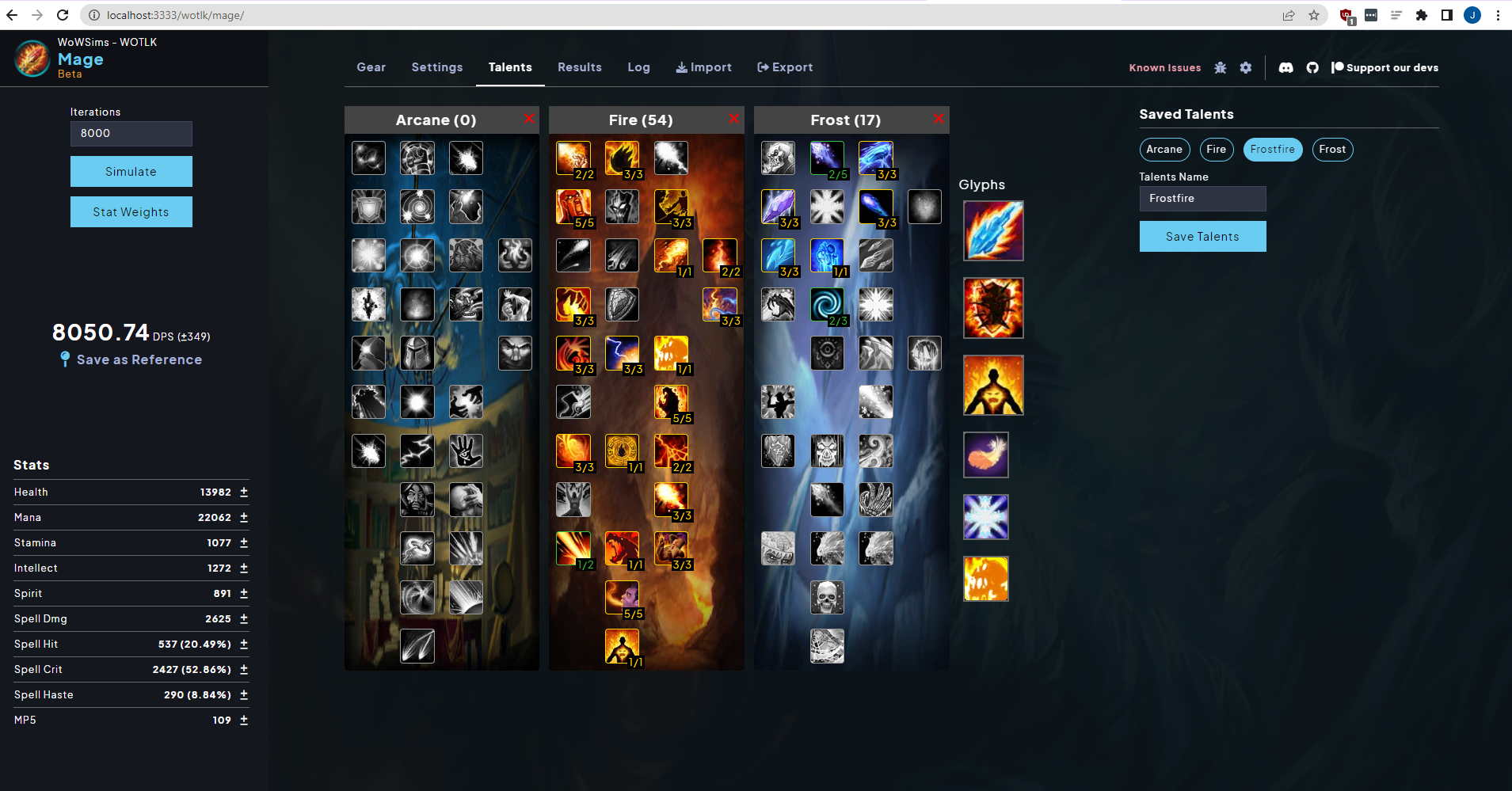The width and height of the screenshot is (1512, 791).
Task: Click the 5/5 Ignite talent icon
Action: (x=573, y=207)
